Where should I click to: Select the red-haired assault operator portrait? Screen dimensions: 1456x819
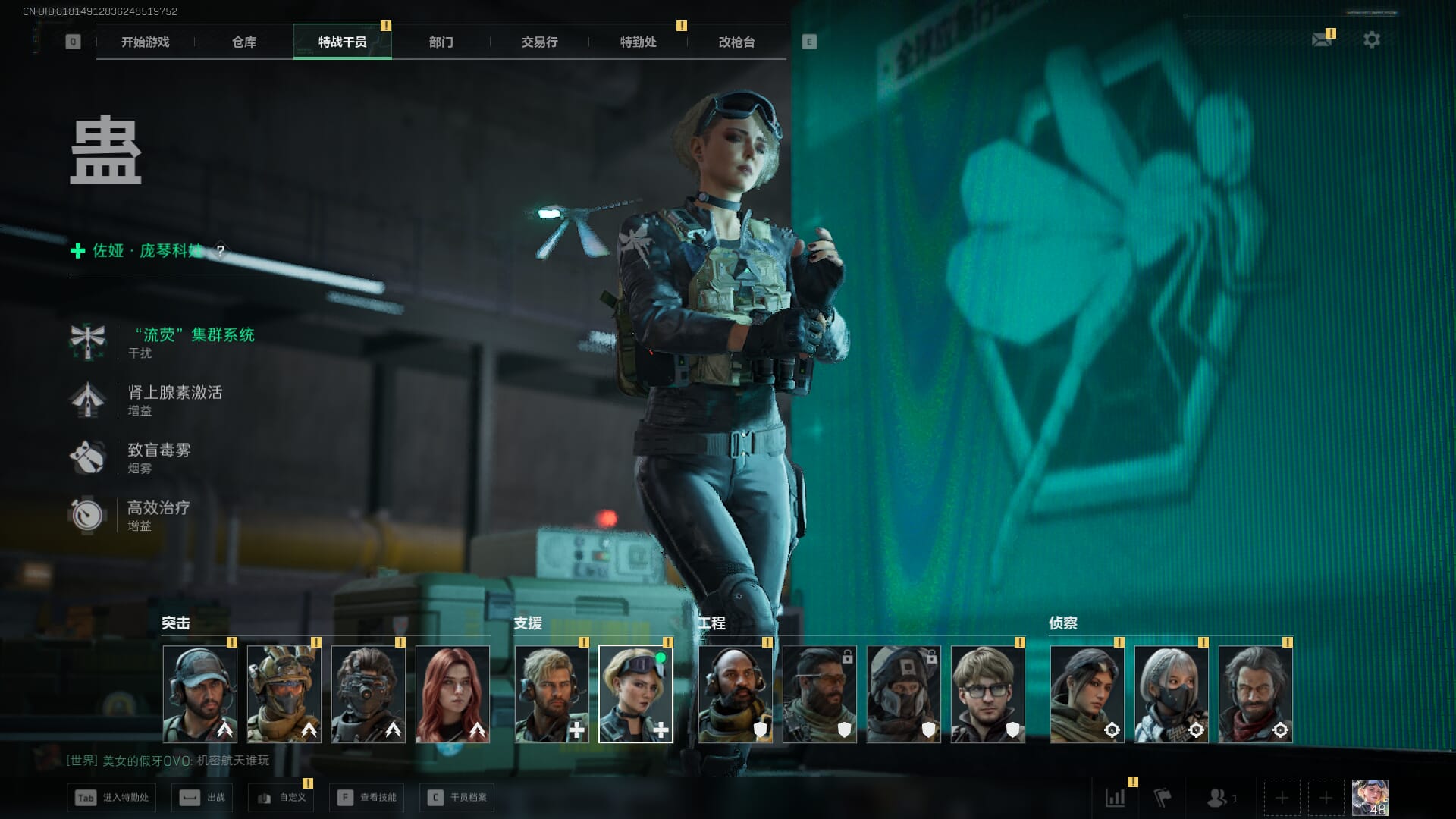click(x=453, y=693)
